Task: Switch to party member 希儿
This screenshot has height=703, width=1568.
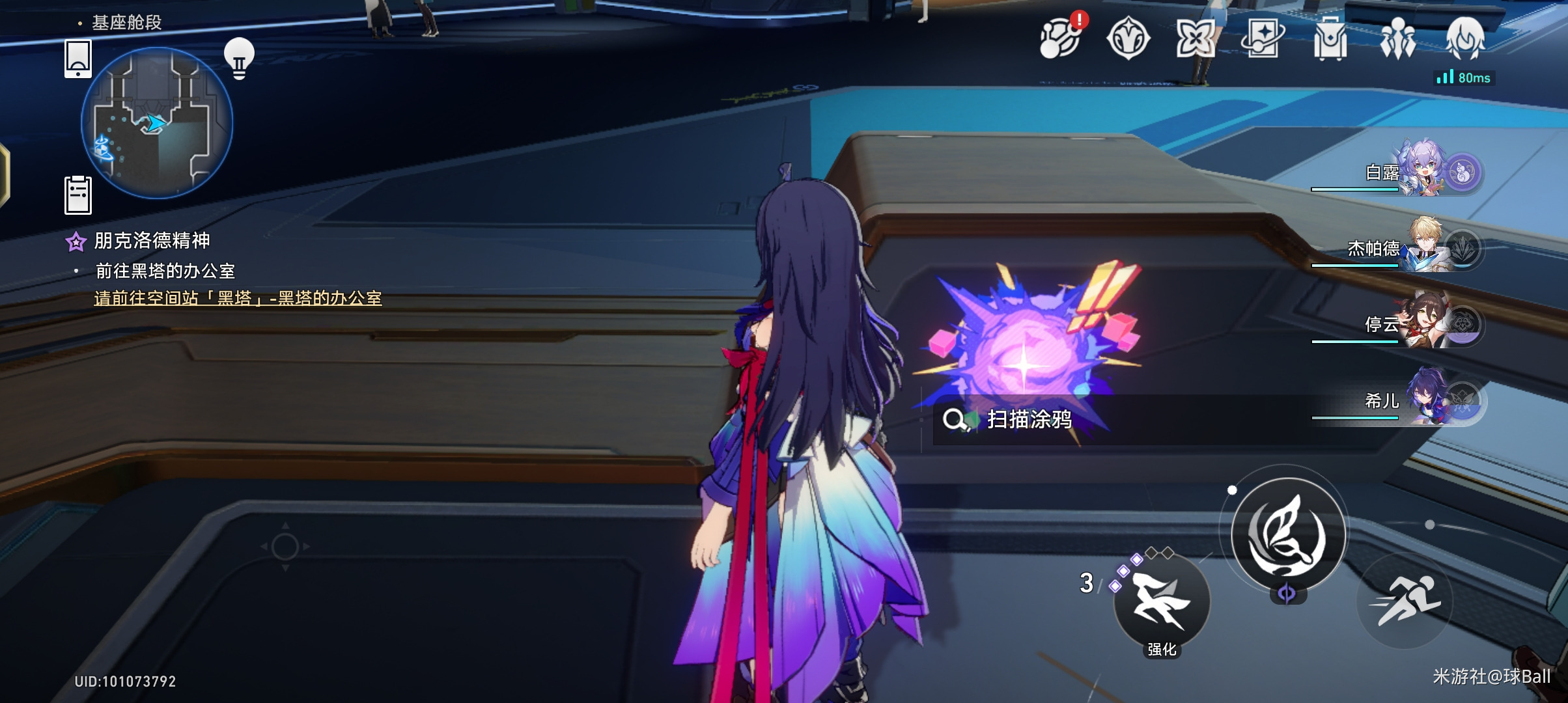Action: tap(1420, 400)
